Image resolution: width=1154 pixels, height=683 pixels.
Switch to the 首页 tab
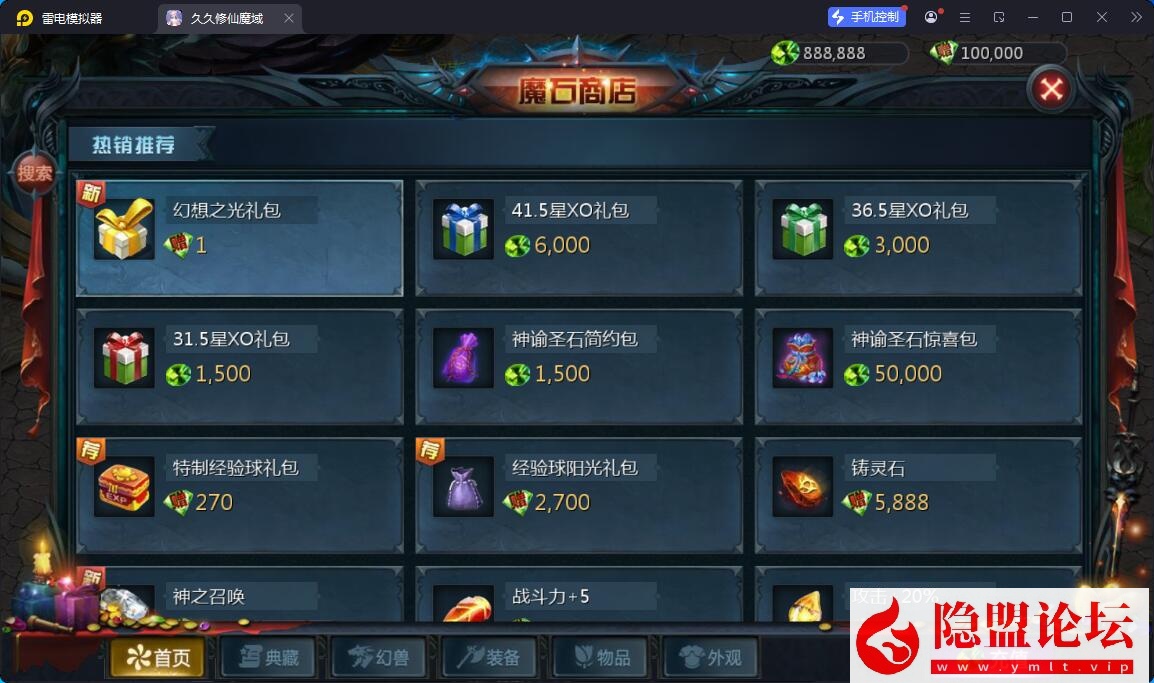[x=157, y=657]
